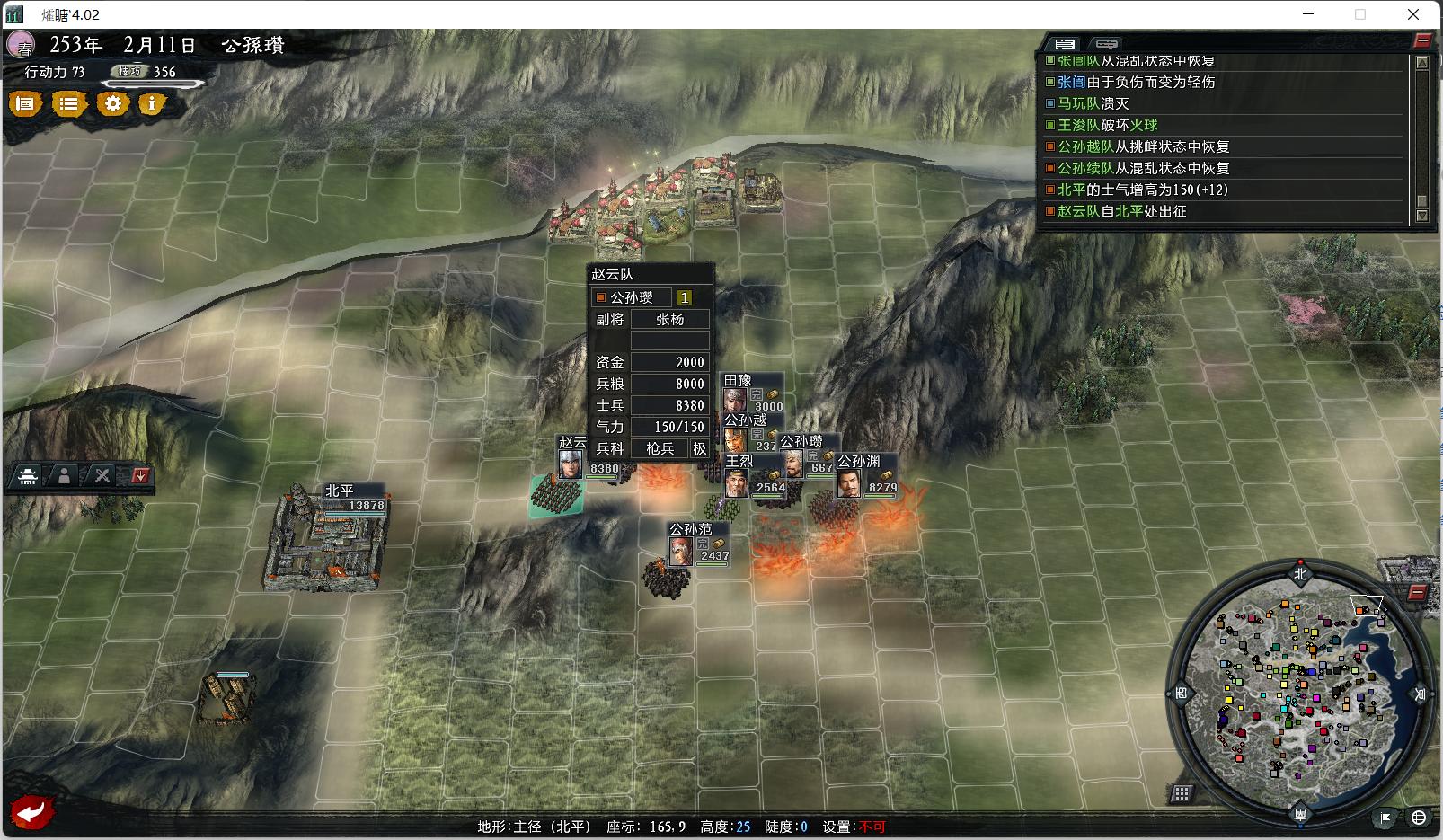Collapse the panel with red arrow button

140,476
